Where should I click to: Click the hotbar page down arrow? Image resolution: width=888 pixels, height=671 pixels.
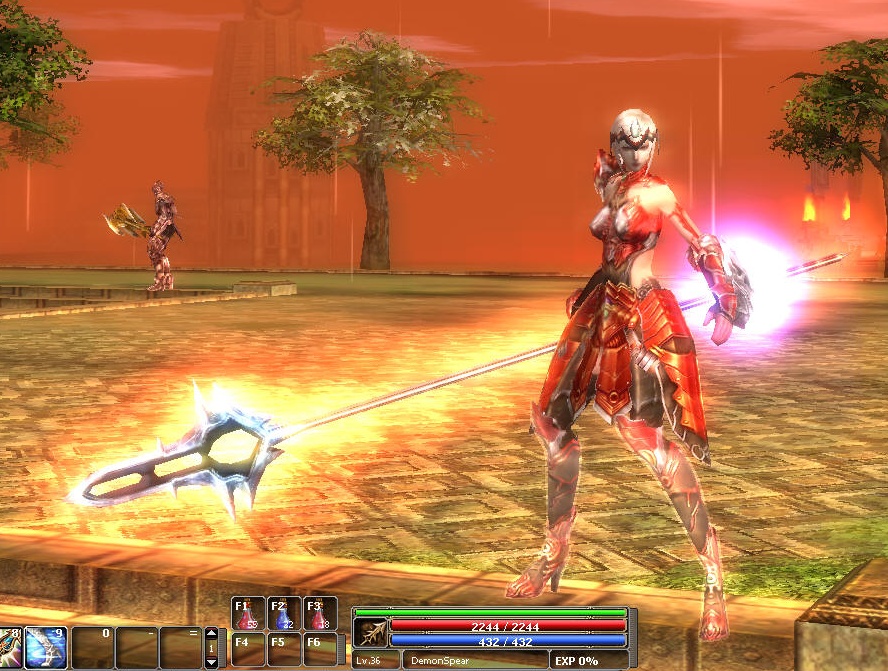click(x=211, y=661)
